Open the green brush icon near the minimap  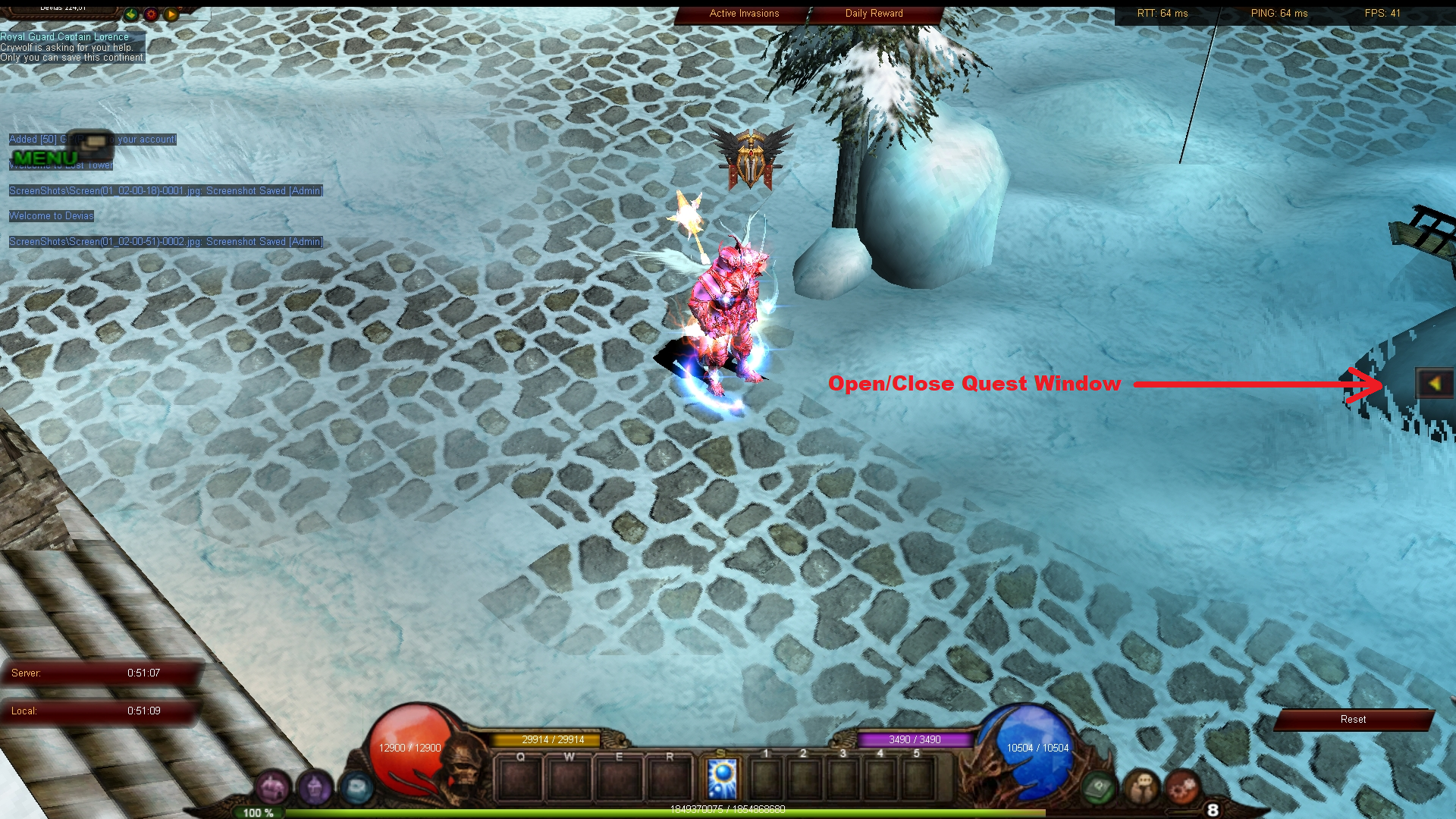(x=131, y=14)
